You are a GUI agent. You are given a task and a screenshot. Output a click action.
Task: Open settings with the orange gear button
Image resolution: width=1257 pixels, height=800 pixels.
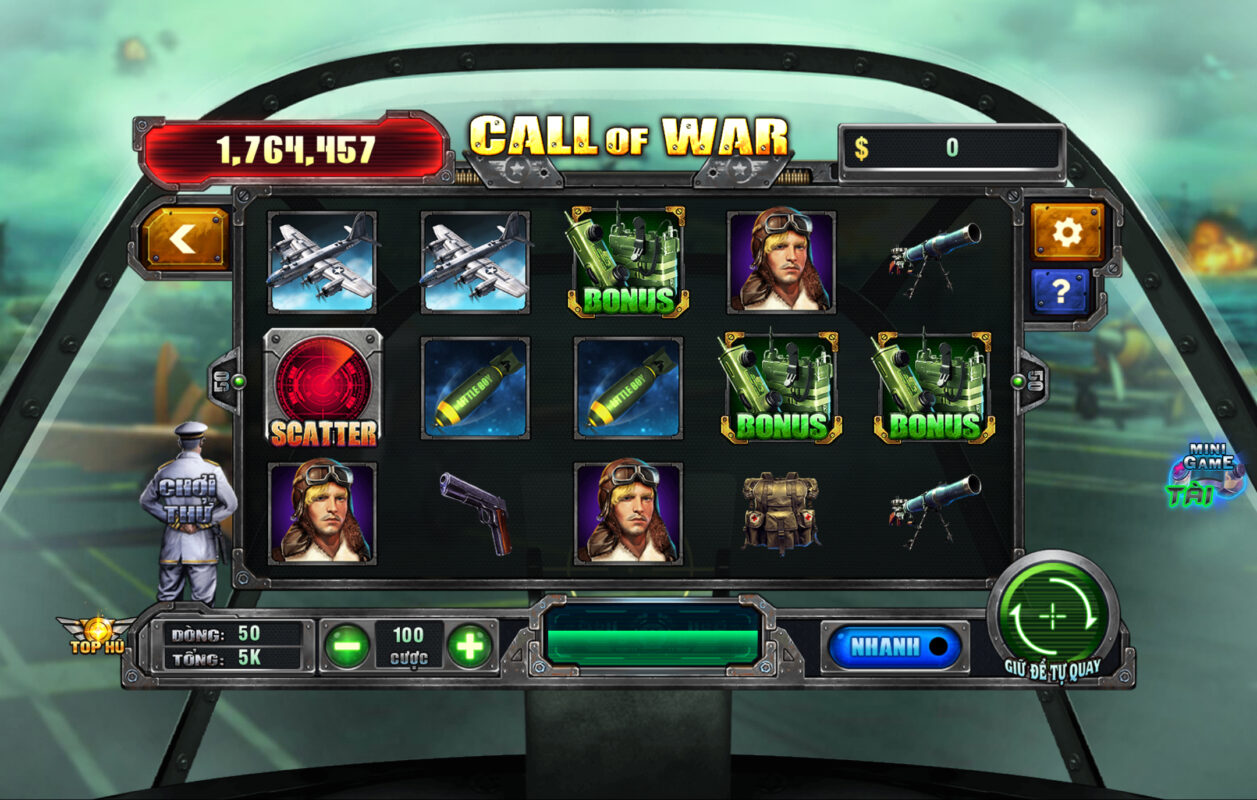(1067, 232)
